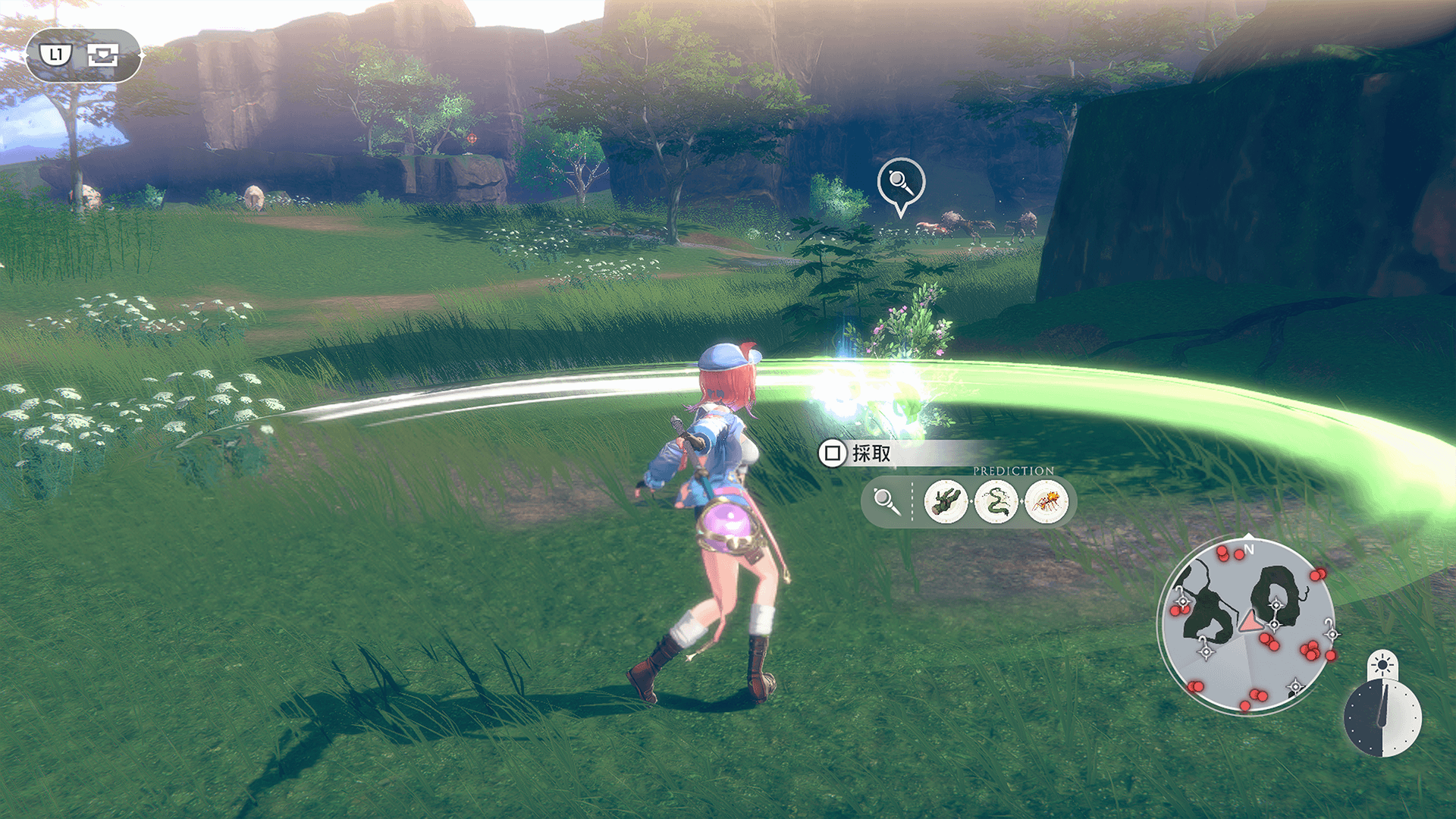Select the green vine prediction icon
This screenshot has height=819, width=1456.
pos(996,501)
